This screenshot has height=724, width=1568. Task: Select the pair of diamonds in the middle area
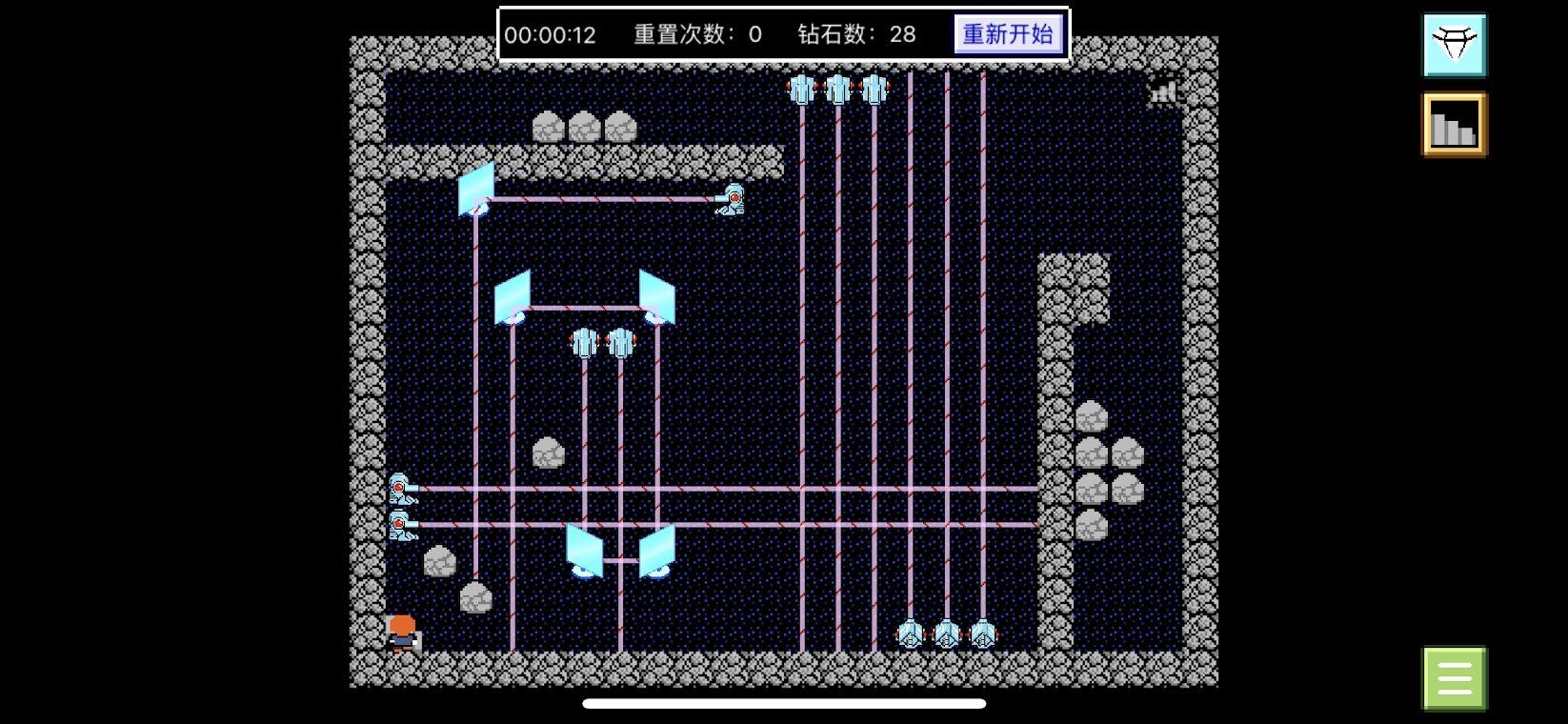pos(601,343)
